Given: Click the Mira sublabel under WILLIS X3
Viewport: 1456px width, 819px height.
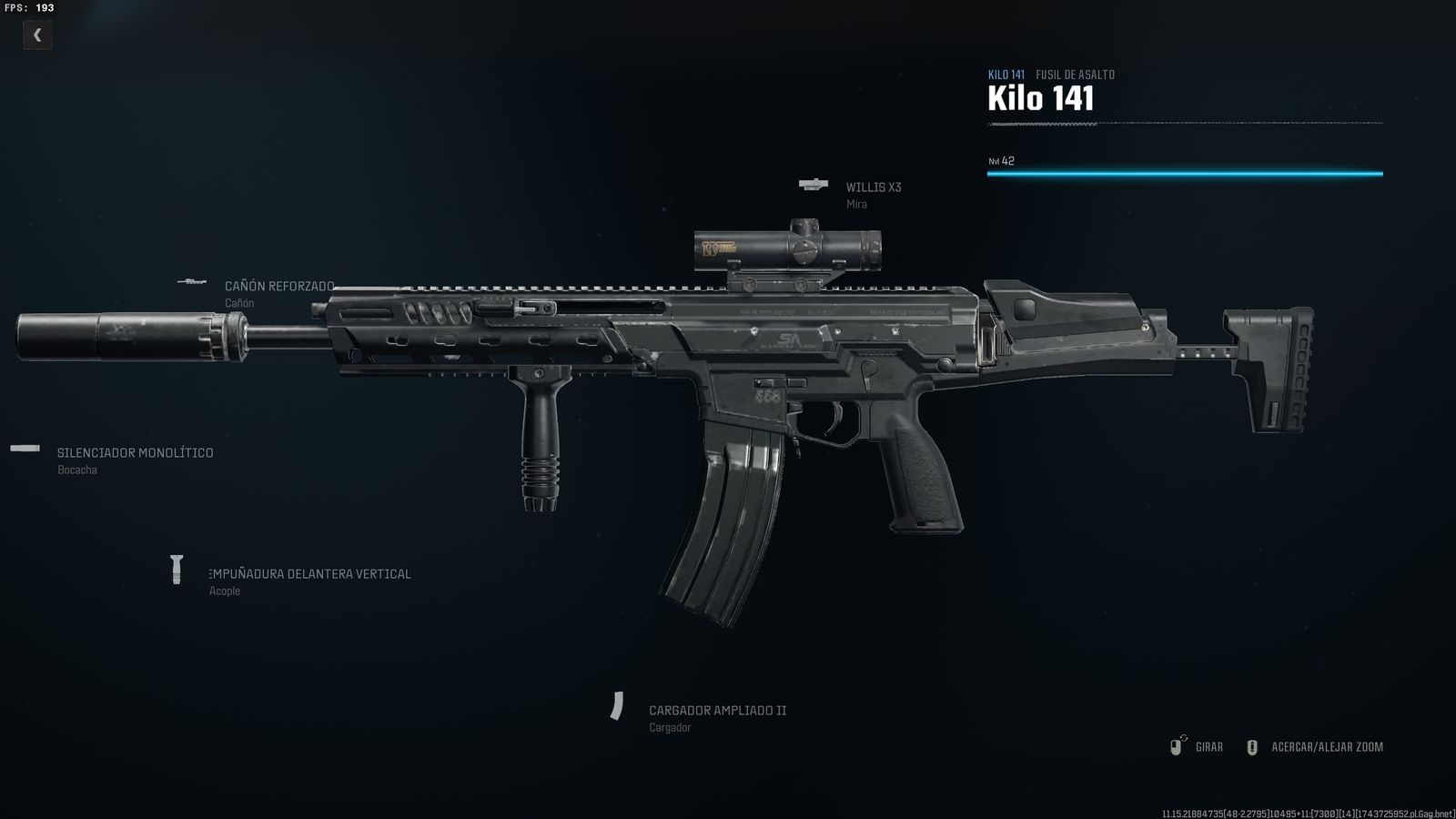Looking at the screenshot, I should click(x=856, y=204).
